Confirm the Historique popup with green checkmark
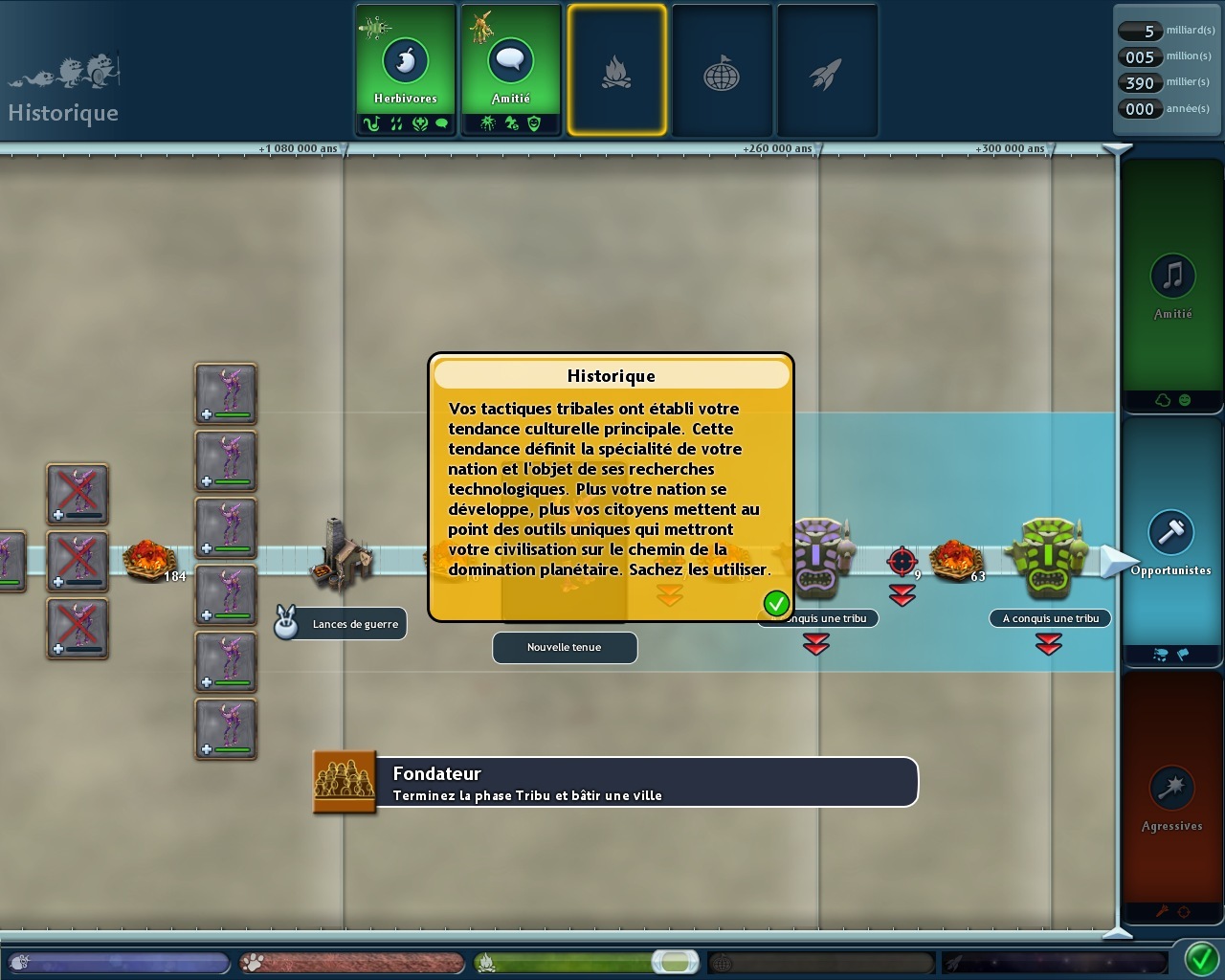 (776, 603)
